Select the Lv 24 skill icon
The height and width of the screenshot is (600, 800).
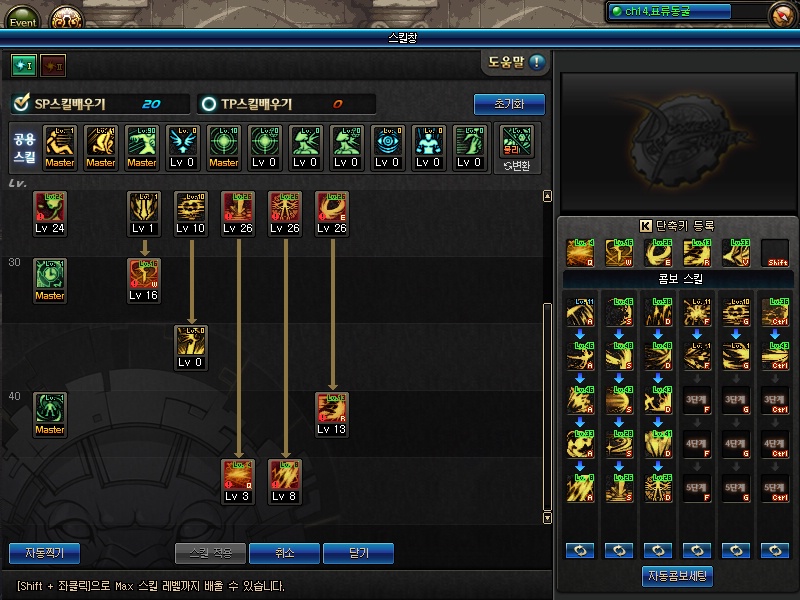tap(49, 206)
